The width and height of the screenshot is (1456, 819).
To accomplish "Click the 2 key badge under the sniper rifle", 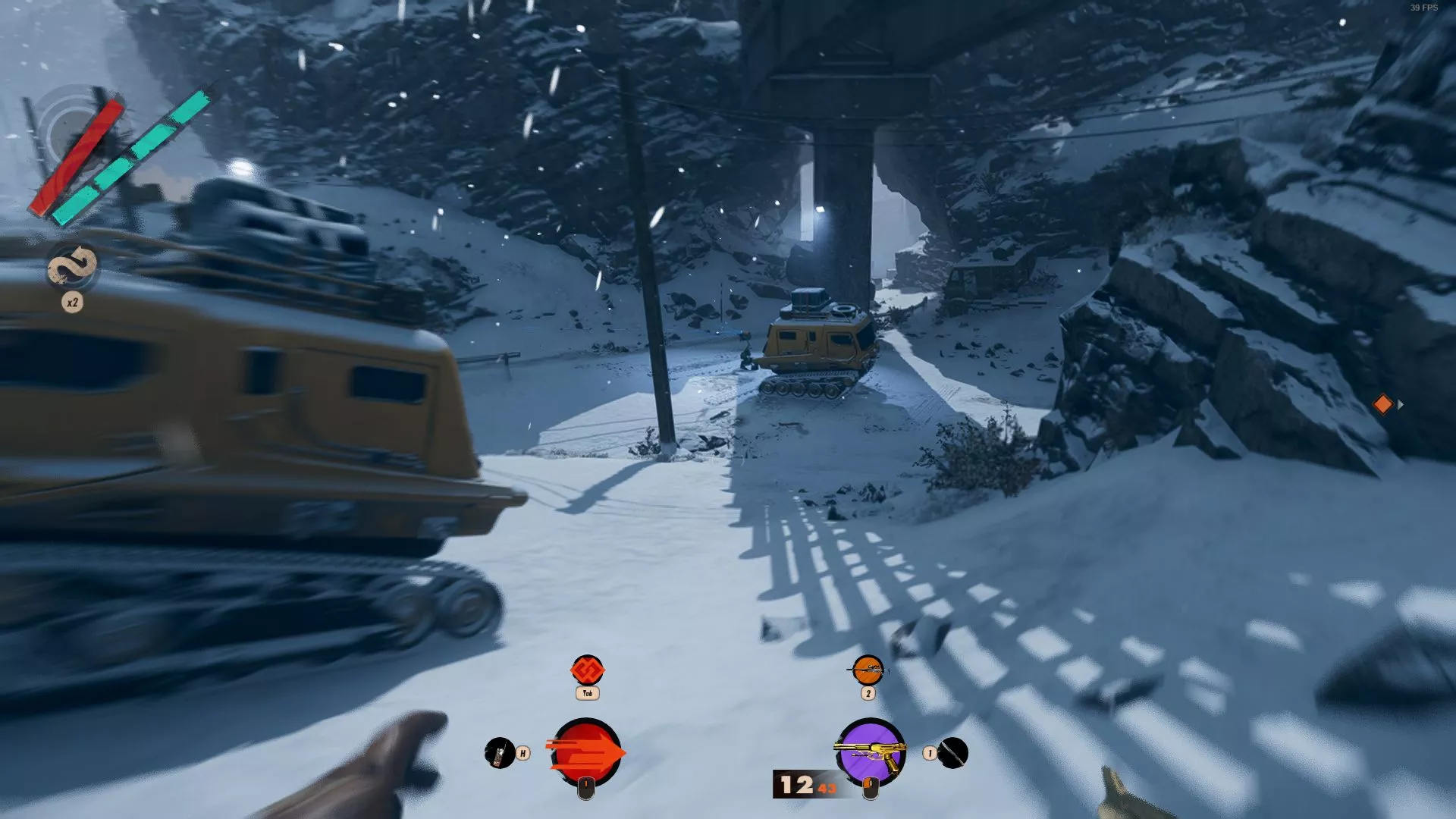I will point(868,694).
